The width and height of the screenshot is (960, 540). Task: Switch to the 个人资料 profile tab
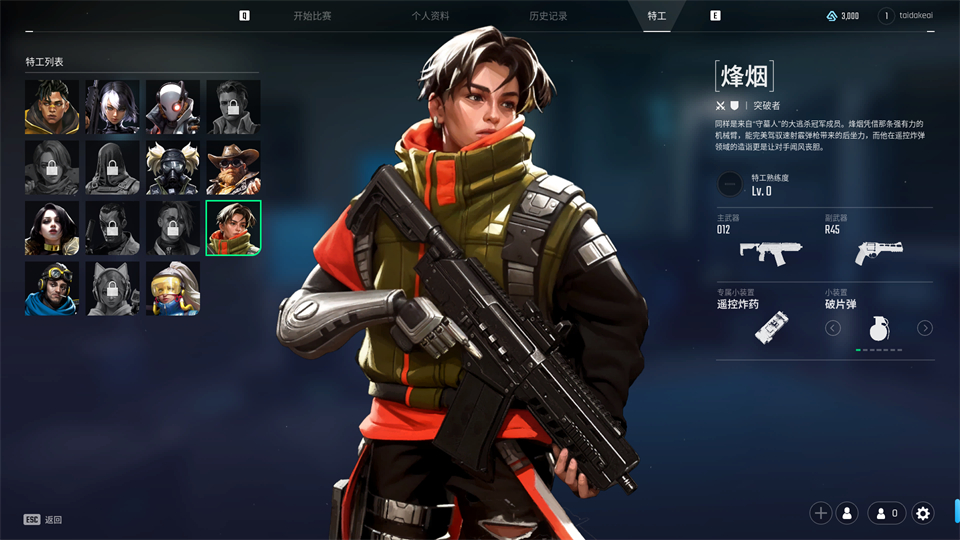tap(430, 16)
